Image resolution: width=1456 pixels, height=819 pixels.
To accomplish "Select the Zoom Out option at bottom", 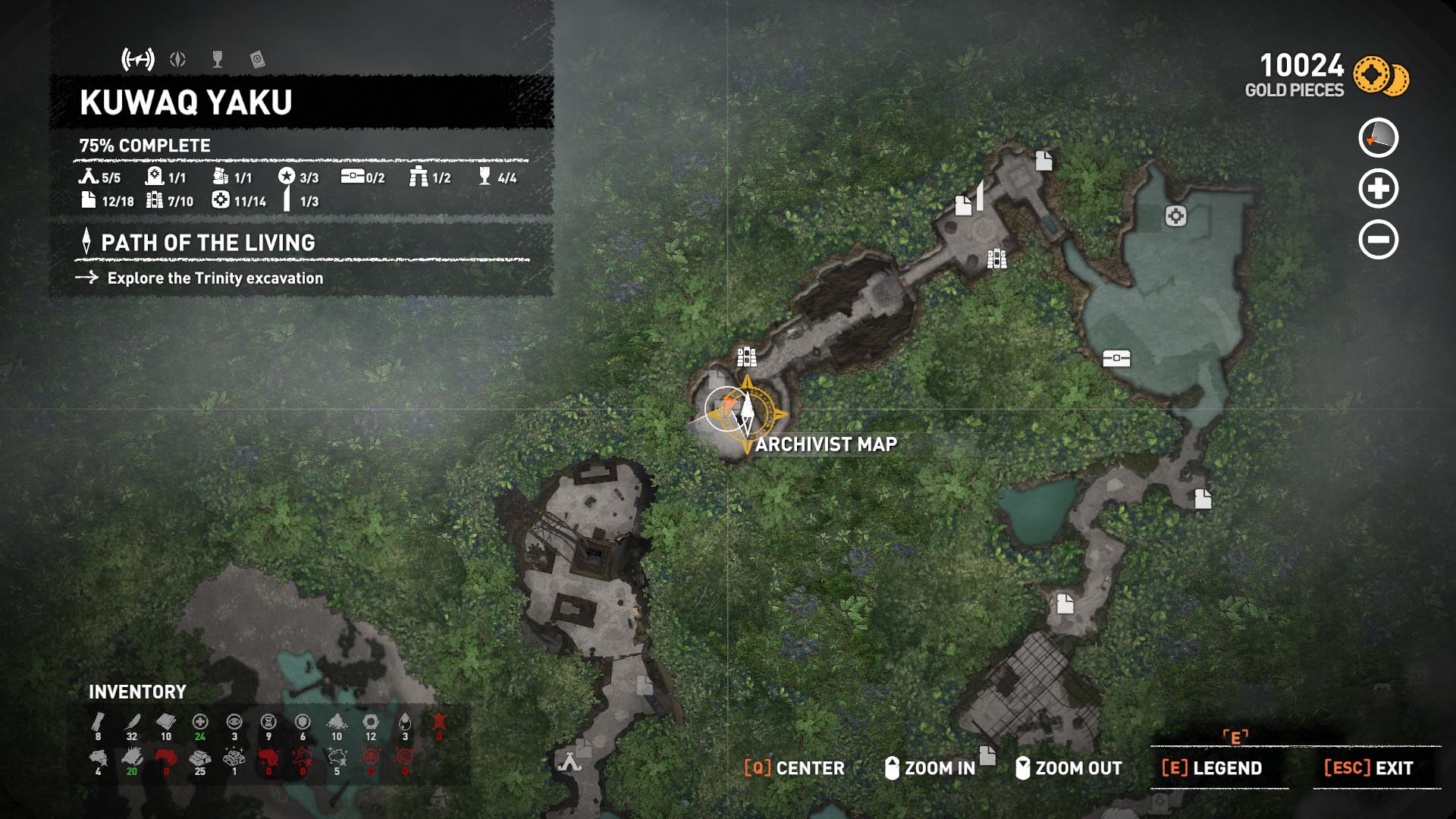I will coord(1069,768).
